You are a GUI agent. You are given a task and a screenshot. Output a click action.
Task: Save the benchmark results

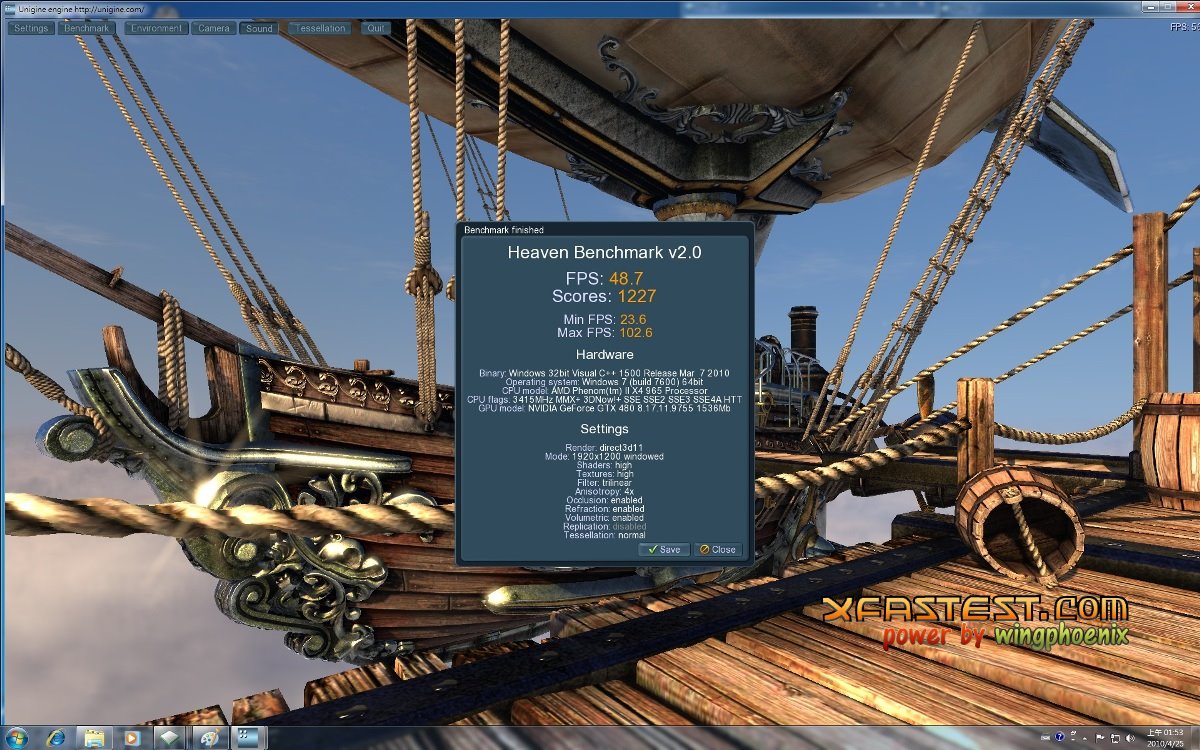click(664, 549)
